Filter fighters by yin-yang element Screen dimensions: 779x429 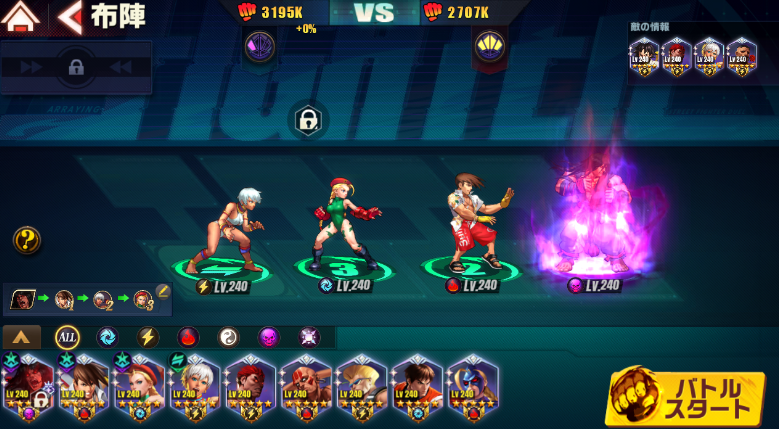(x=228, y=337)
